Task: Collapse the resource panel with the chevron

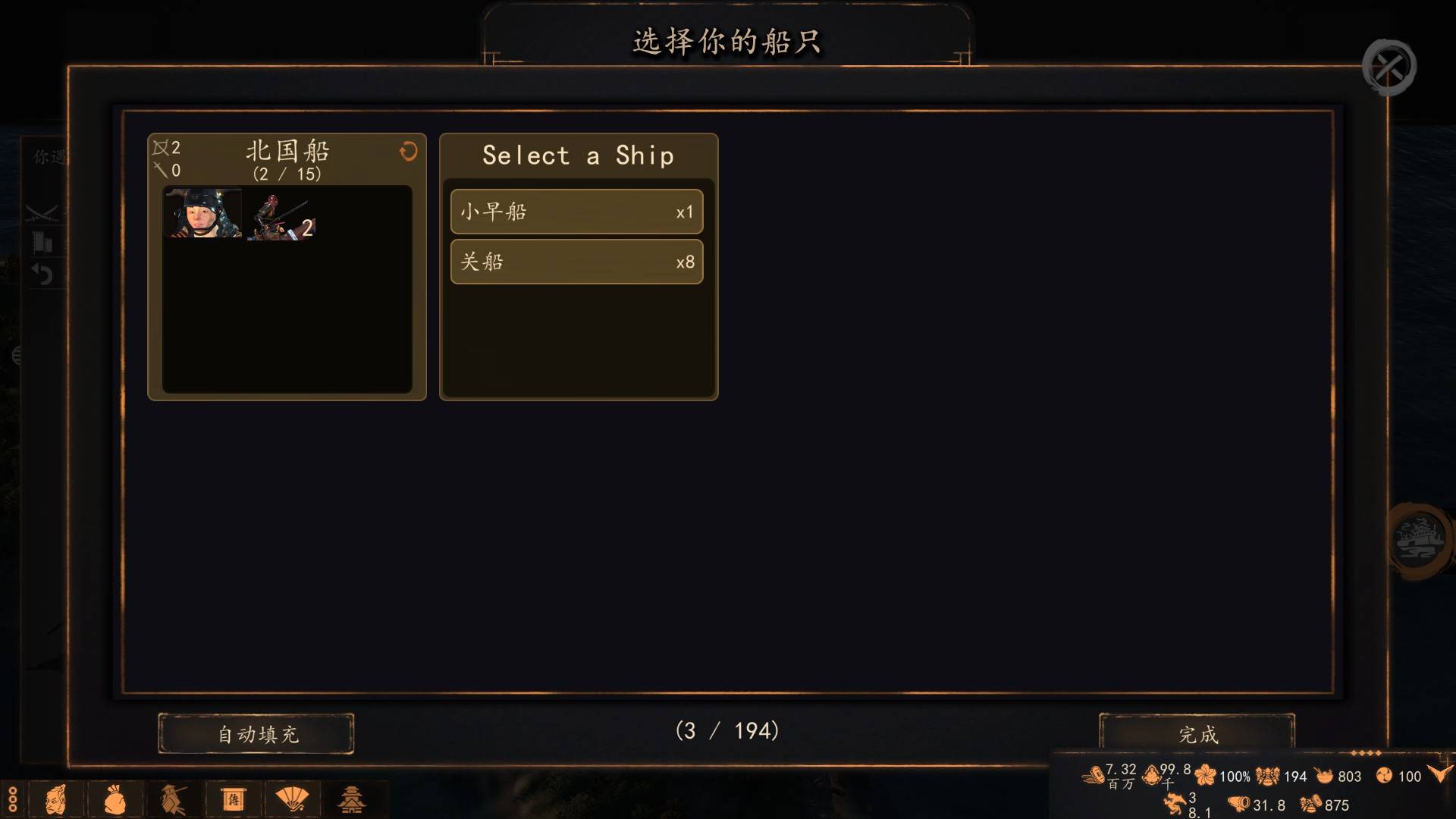Action: pyautogui.click(x=1439, y=773)
